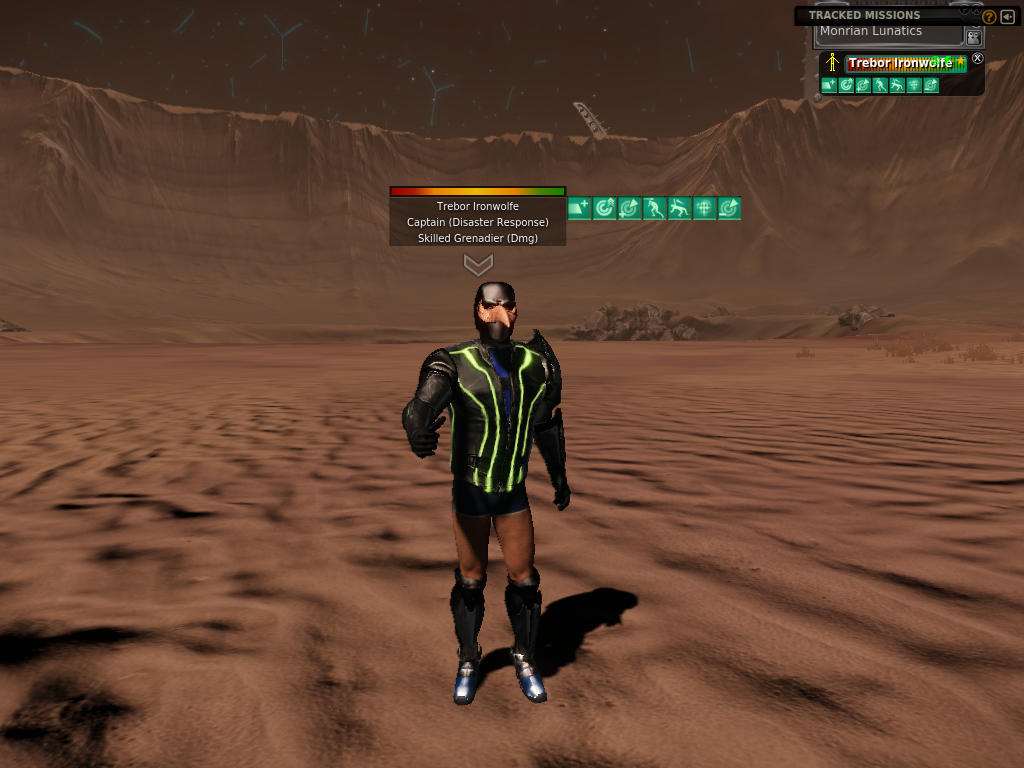Viewport: 1024px width, 768px height.
Task: Expand the chevron below Trebor Ironwolfe's nameplate
Action: [x=478, y=265]
